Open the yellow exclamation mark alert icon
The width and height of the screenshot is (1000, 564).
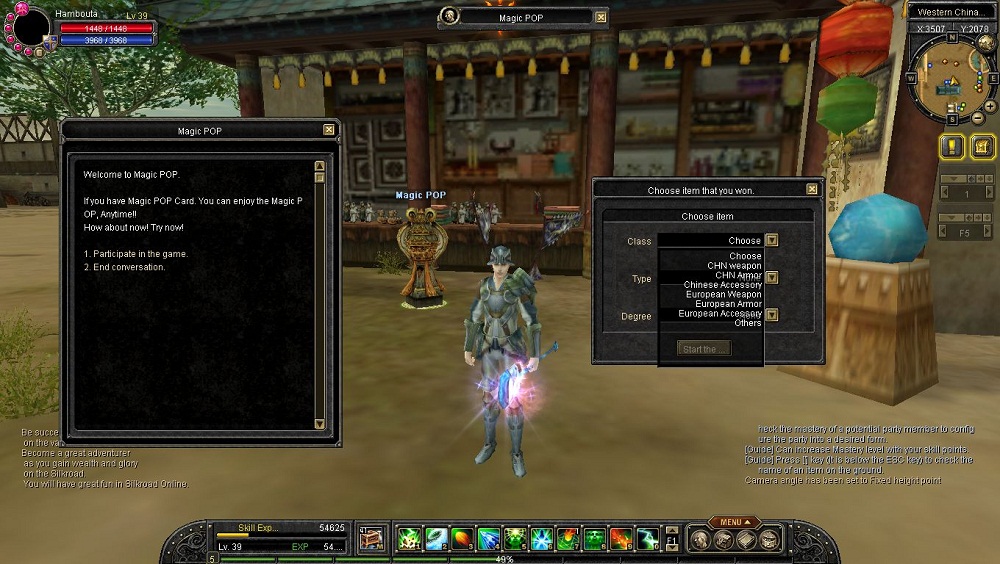pyautogui.click(x=952, y=147)
